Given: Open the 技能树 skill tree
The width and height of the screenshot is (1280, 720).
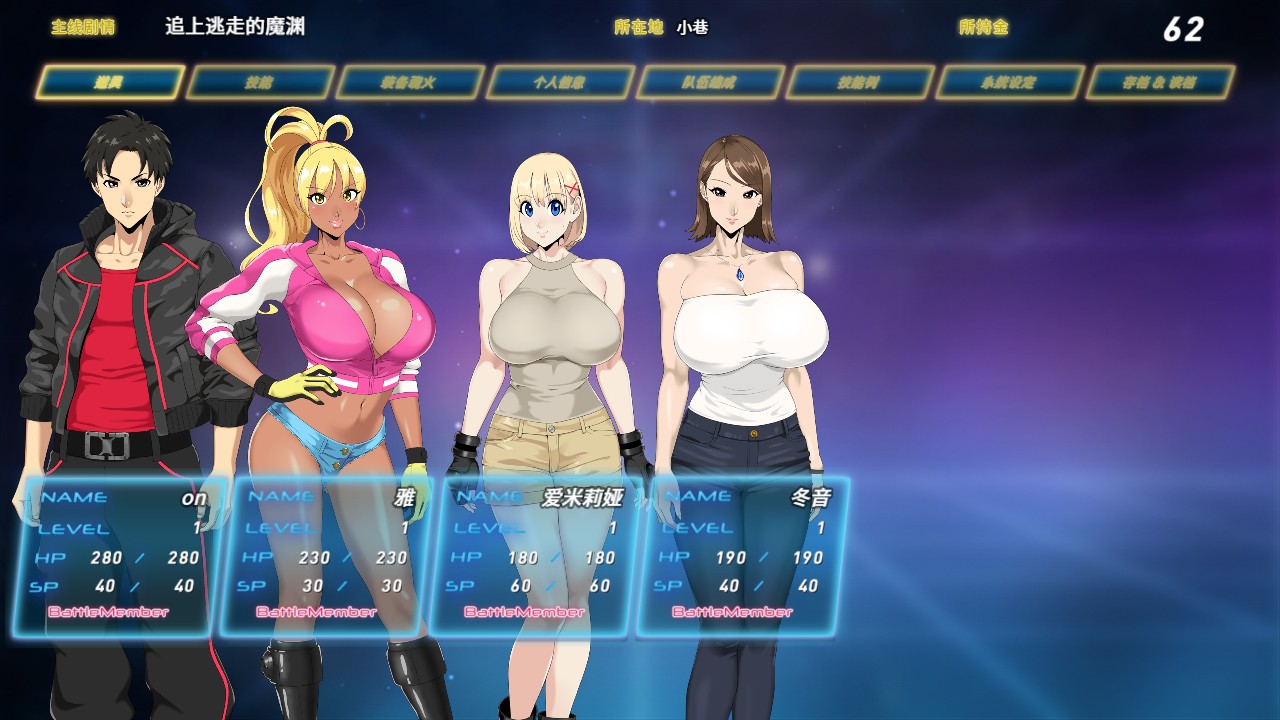Looking at the screenshot, I should 860,83.
